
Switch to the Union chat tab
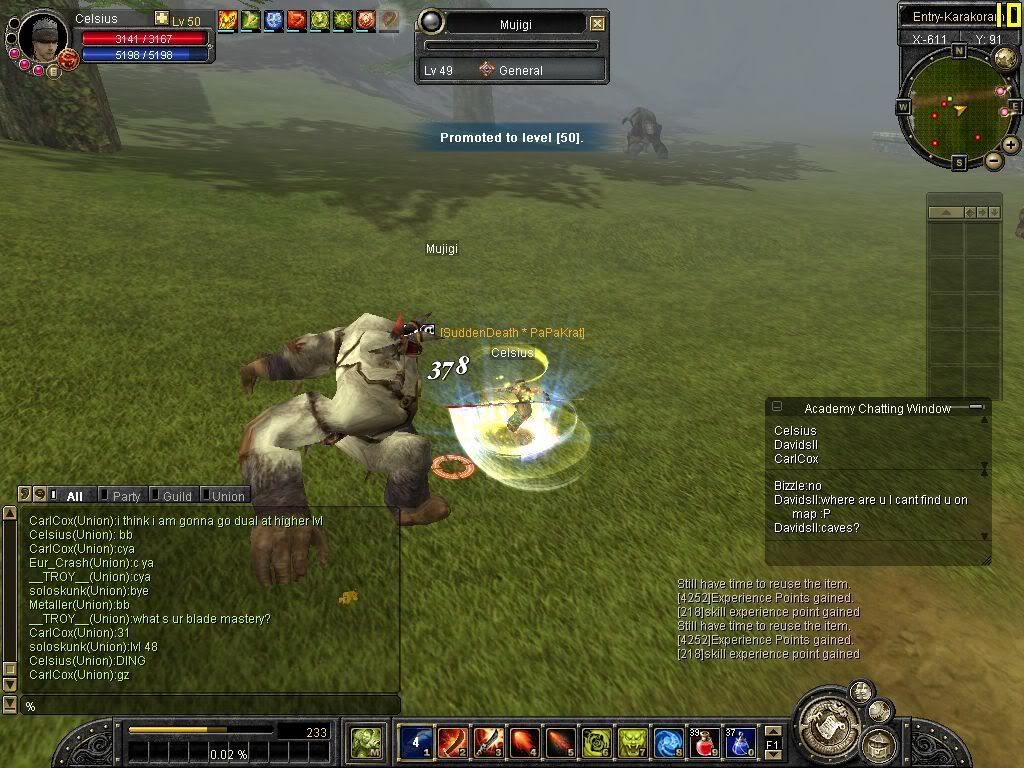tap(227, 496)
